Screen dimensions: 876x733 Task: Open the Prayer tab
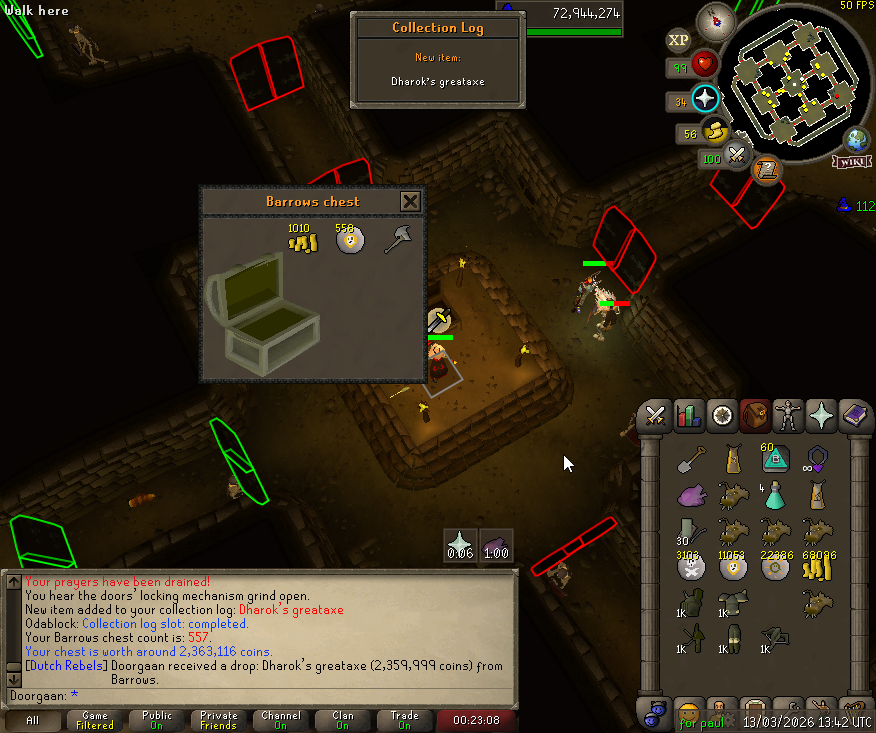pos(821,414)
